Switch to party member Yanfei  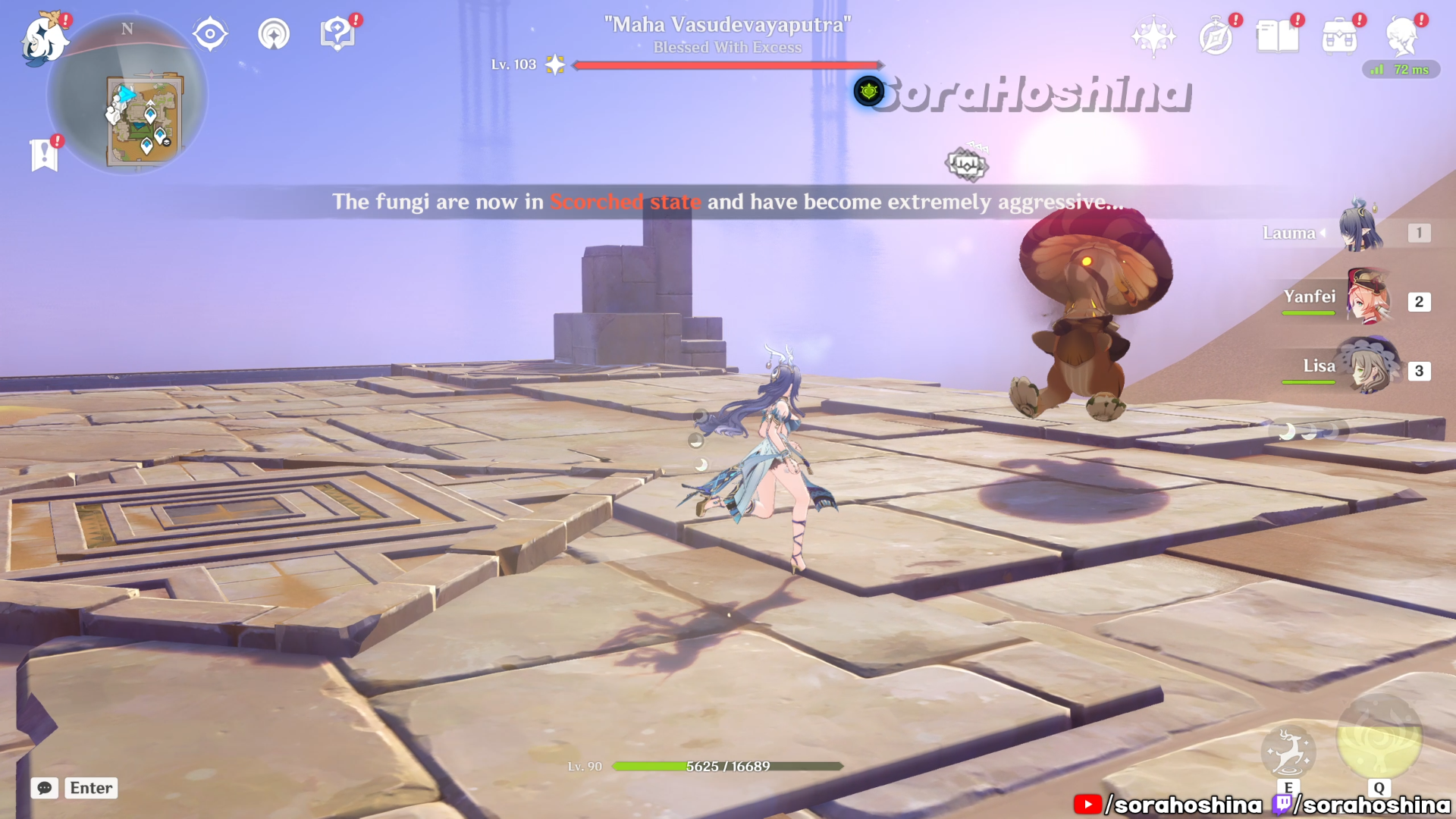(x=1368, y=297)
